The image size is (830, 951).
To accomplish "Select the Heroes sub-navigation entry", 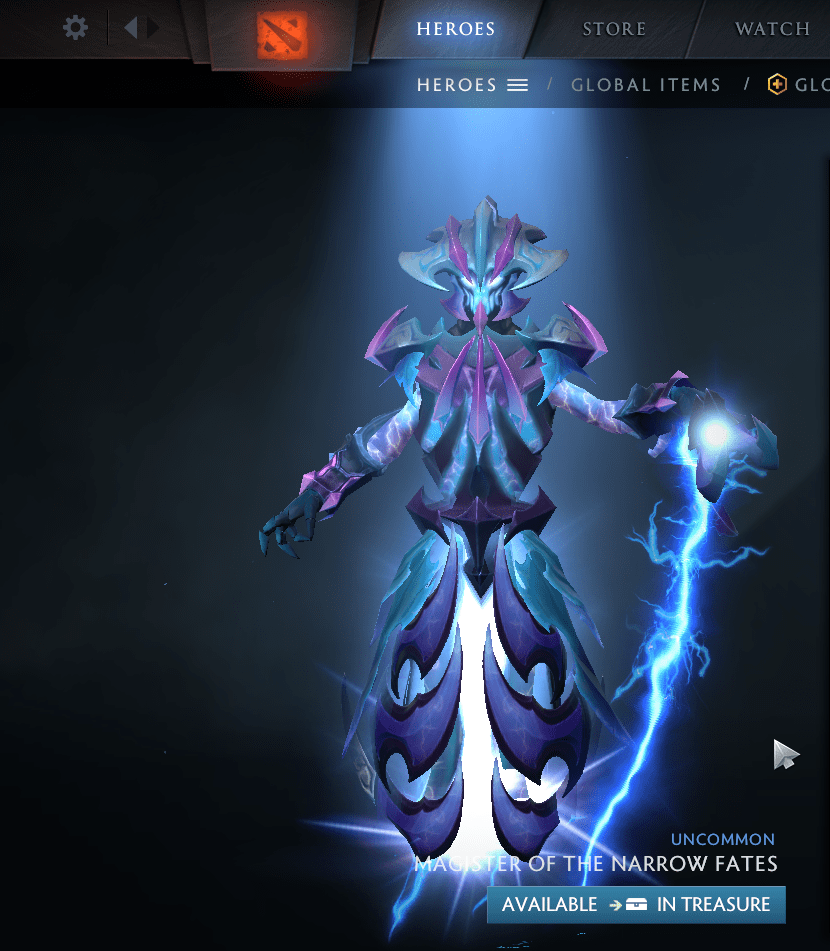I will (x=472, y=85).
